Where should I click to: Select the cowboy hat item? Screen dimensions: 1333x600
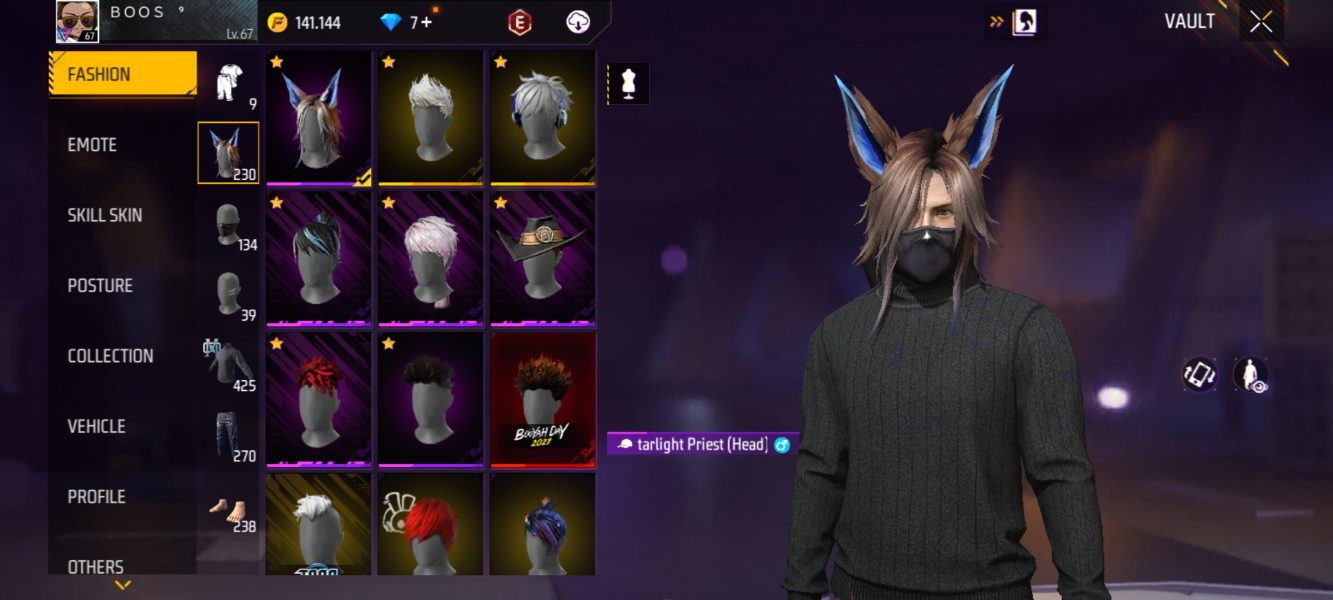(x=543, y=258)
